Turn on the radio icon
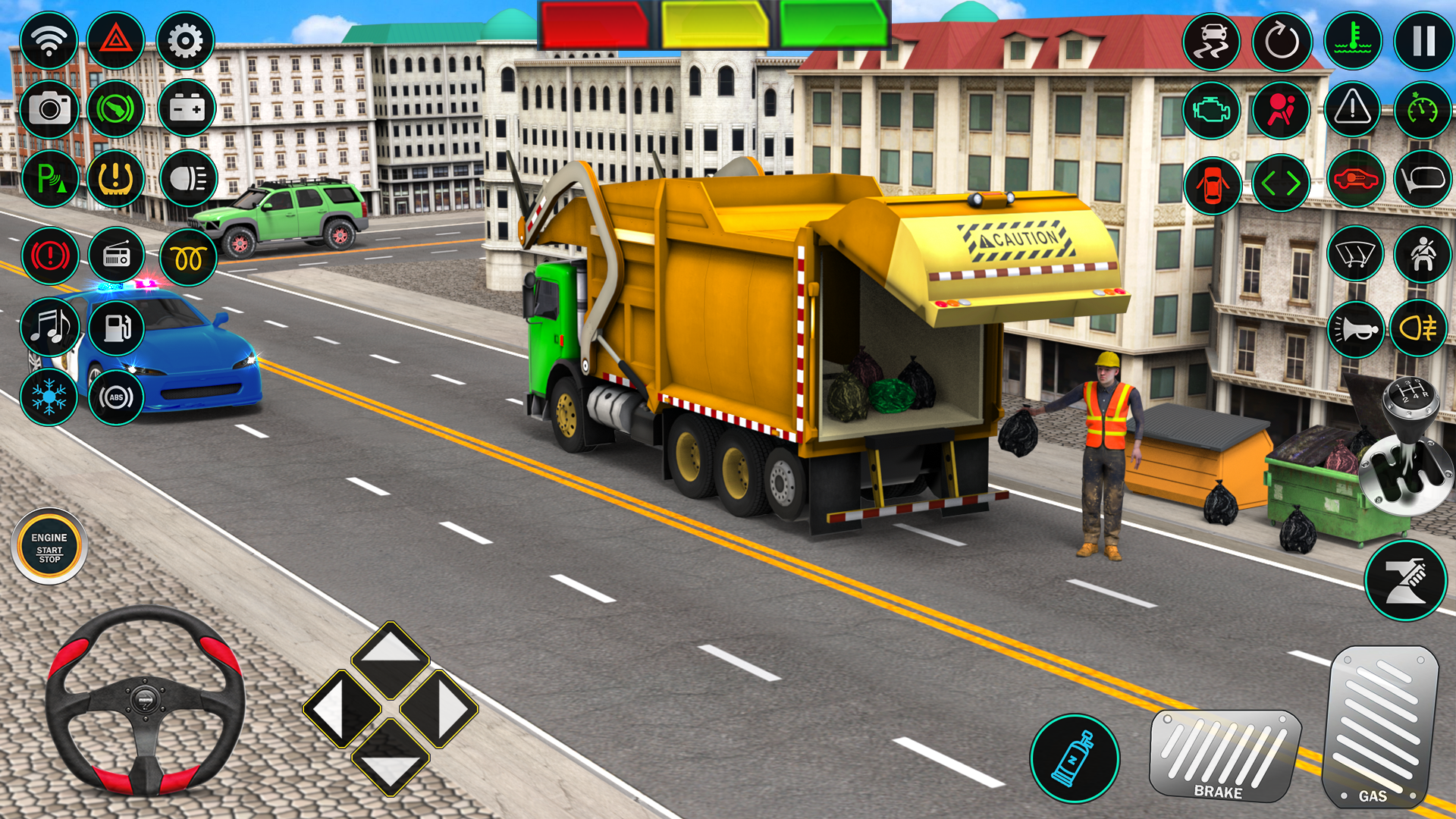The image size is (1456, 819). pos(118,255)
